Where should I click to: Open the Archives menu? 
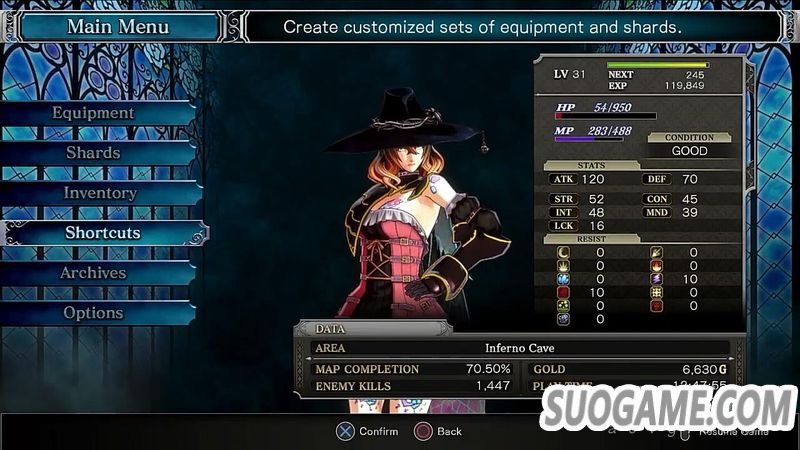pyautogui.click(x=93, y=273)
